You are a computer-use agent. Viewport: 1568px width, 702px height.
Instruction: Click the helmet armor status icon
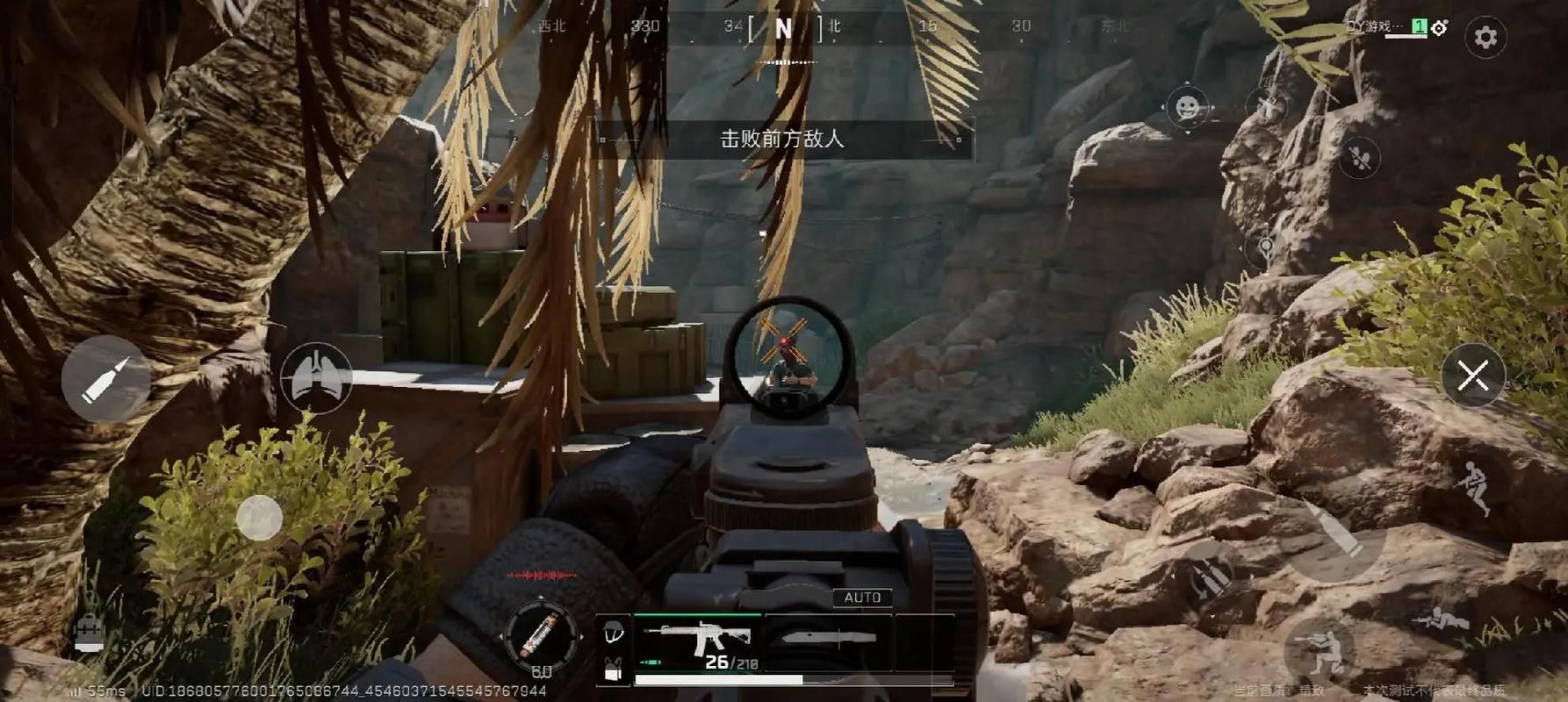[614, 630]
